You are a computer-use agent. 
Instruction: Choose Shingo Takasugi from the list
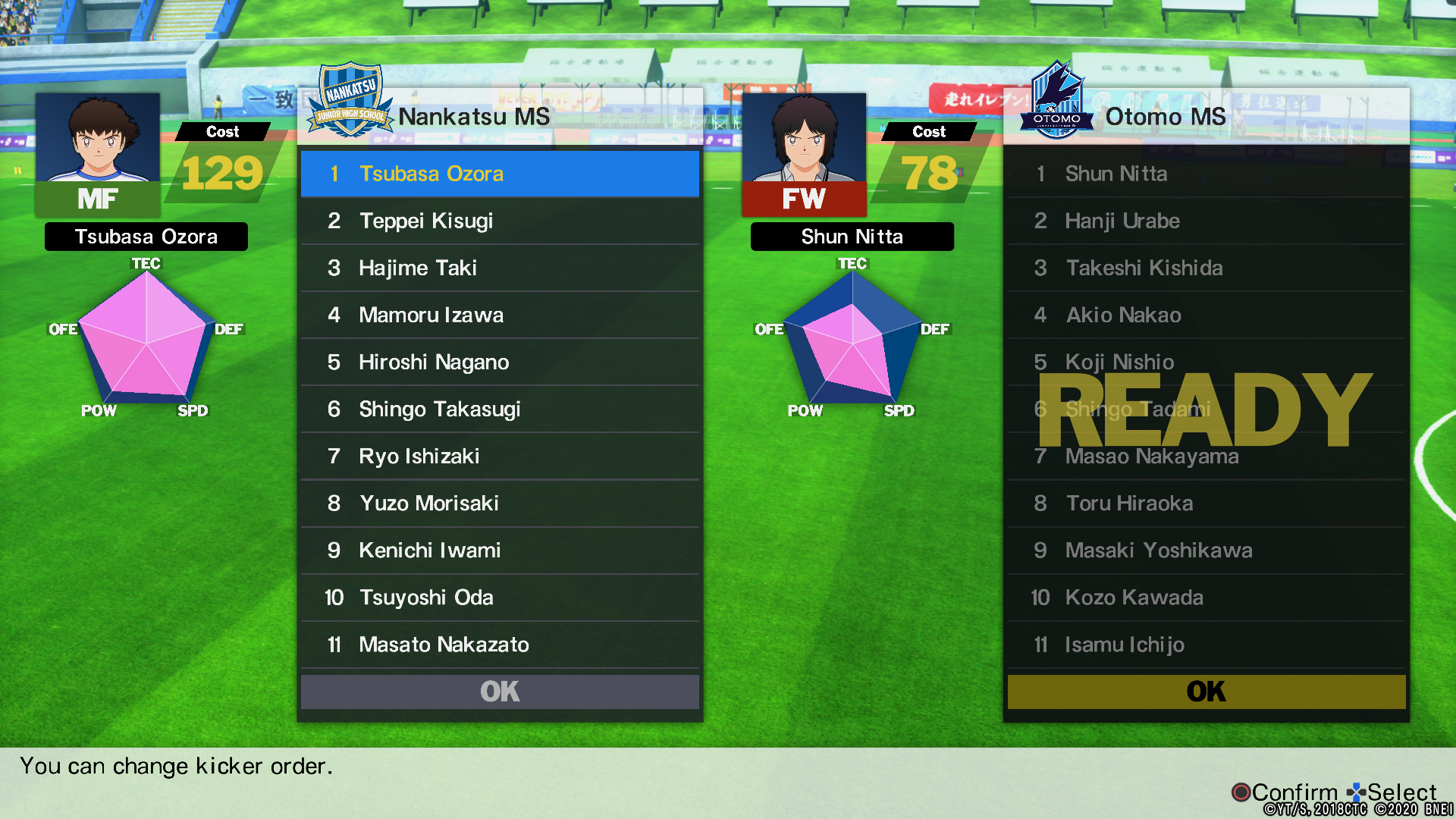click(x=500, y=409)
